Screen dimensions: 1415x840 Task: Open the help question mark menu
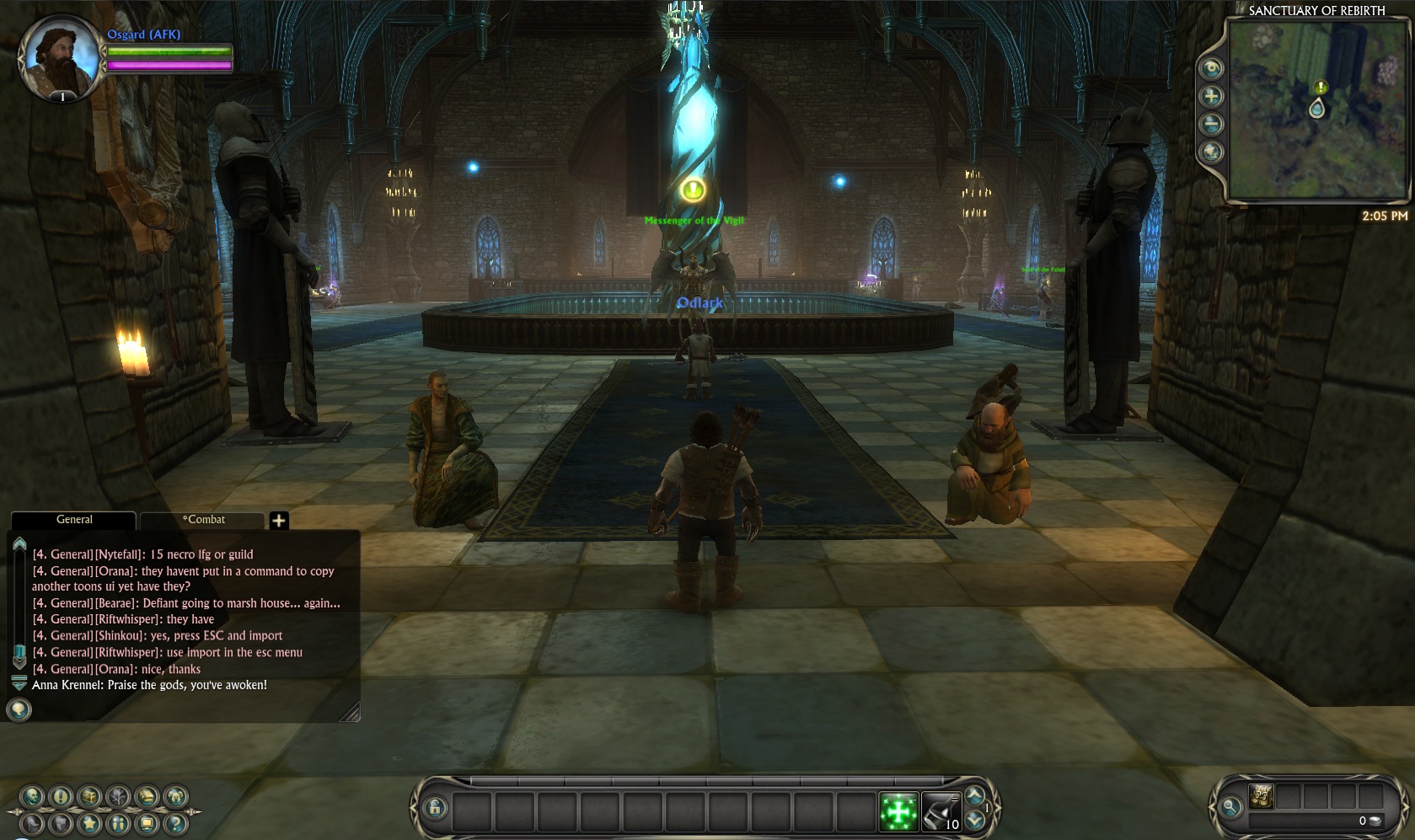[x=175, y=823]
